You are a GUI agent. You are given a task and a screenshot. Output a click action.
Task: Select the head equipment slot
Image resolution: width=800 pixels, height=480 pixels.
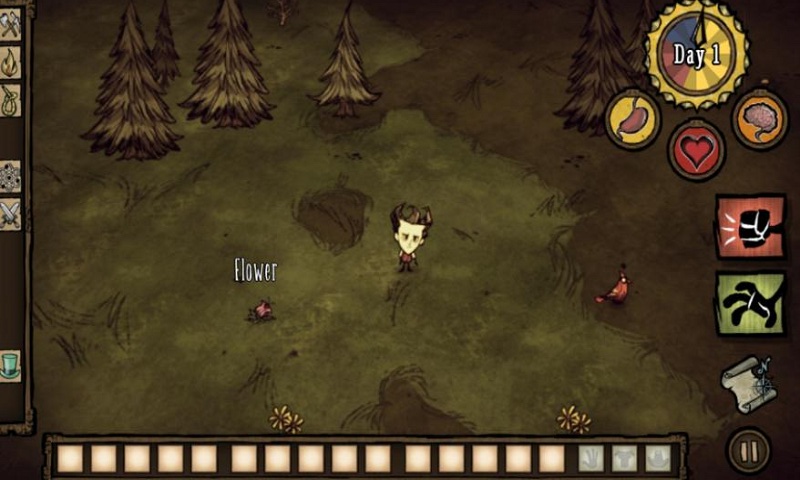(657, 458)
